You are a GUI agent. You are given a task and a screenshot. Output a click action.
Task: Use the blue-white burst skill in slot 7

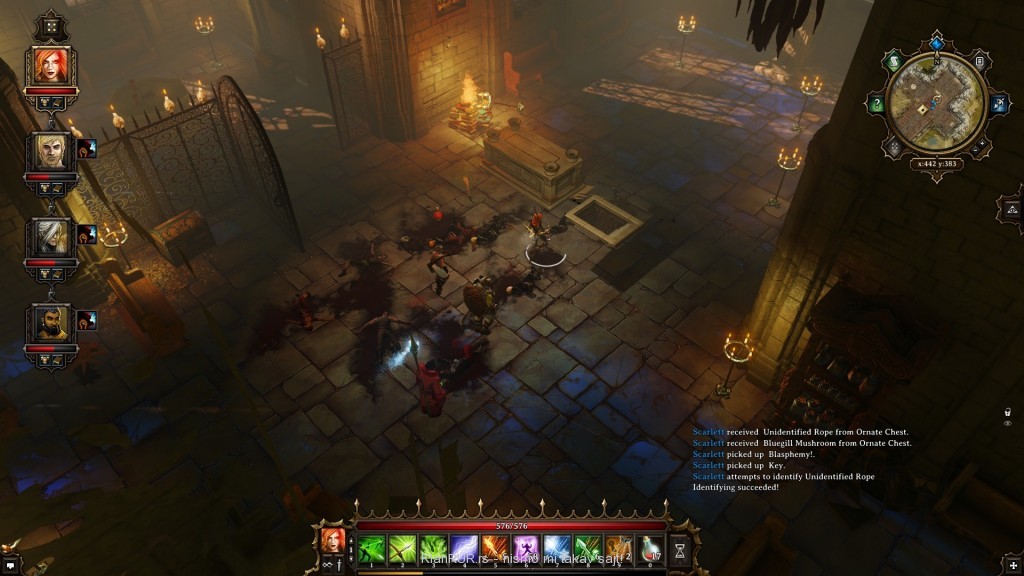tap(557, 547)
